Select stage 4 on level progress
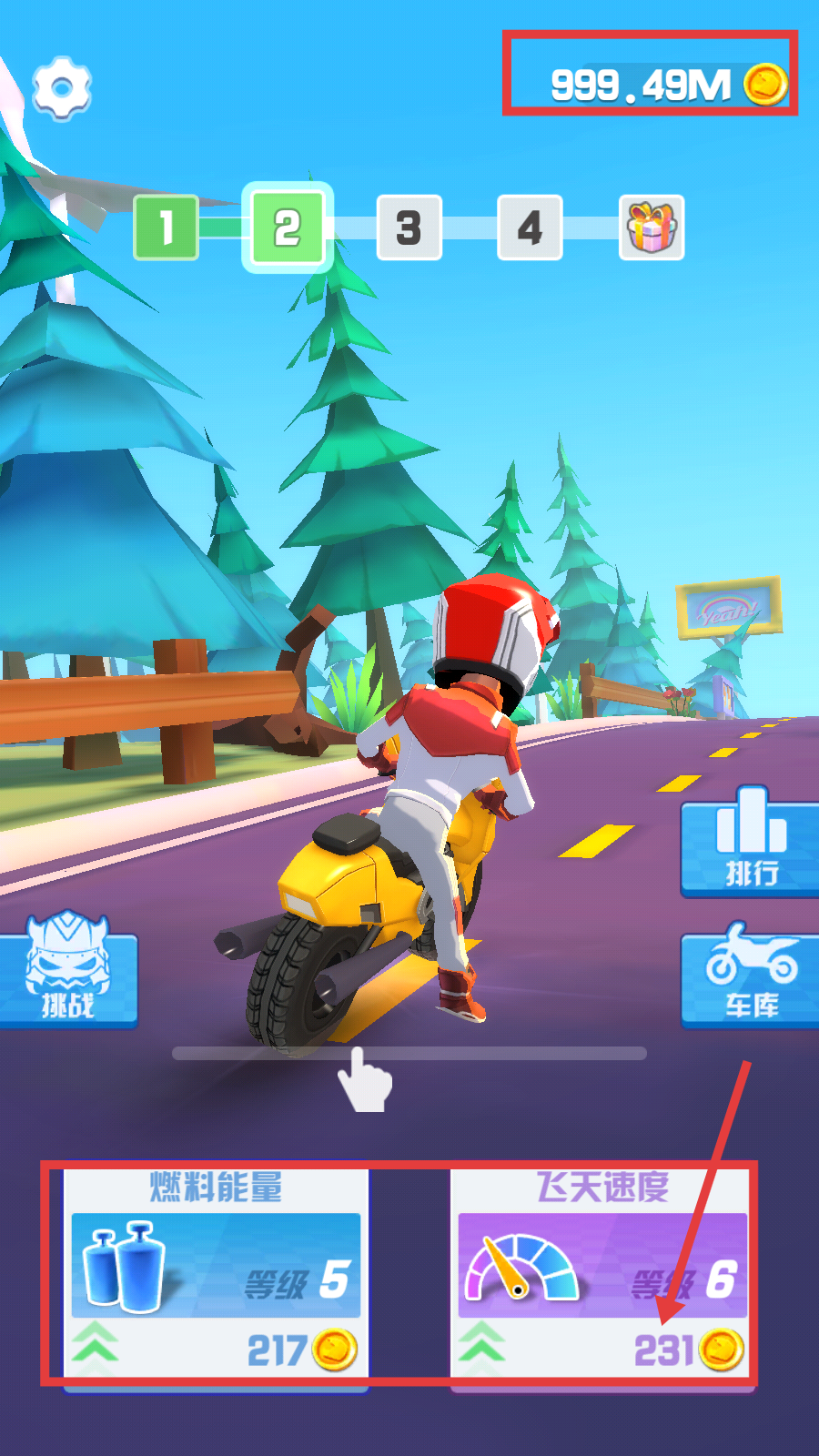The height and width of the screenshot is (1456, 819). click(x=530, y=227)
